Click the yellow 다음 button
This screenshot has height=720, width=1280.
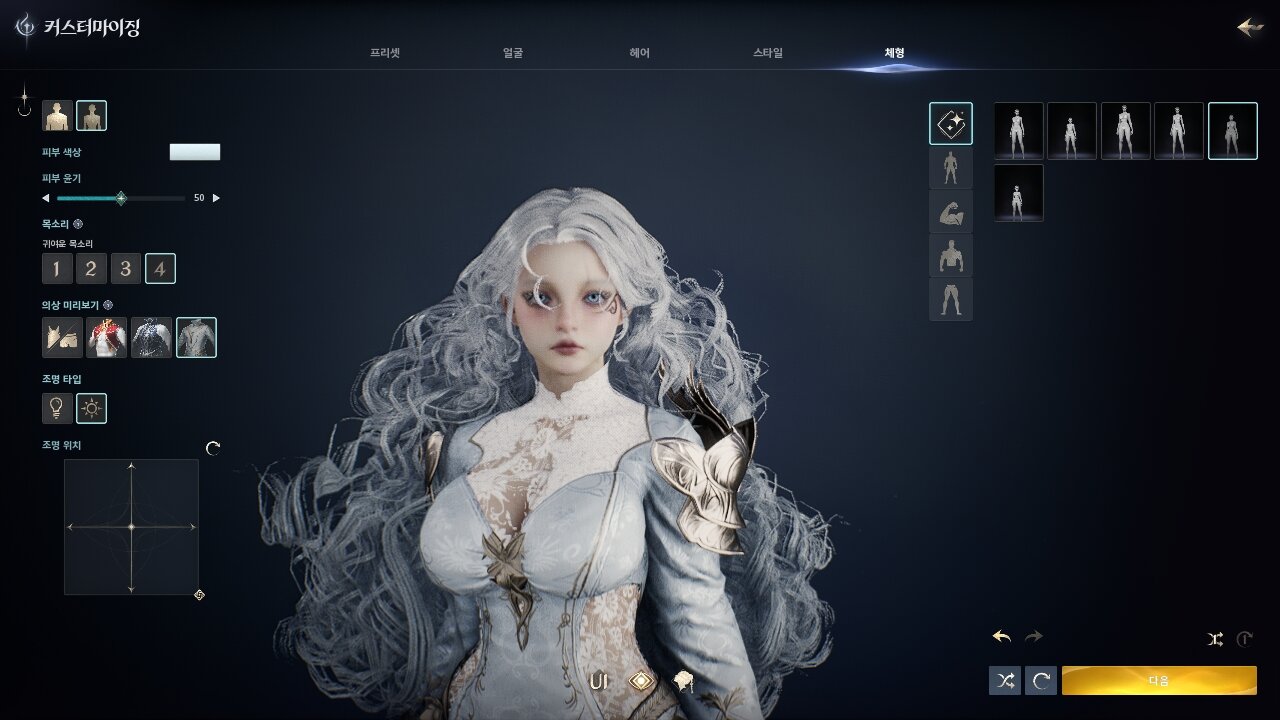click(x=1159, y=680)
